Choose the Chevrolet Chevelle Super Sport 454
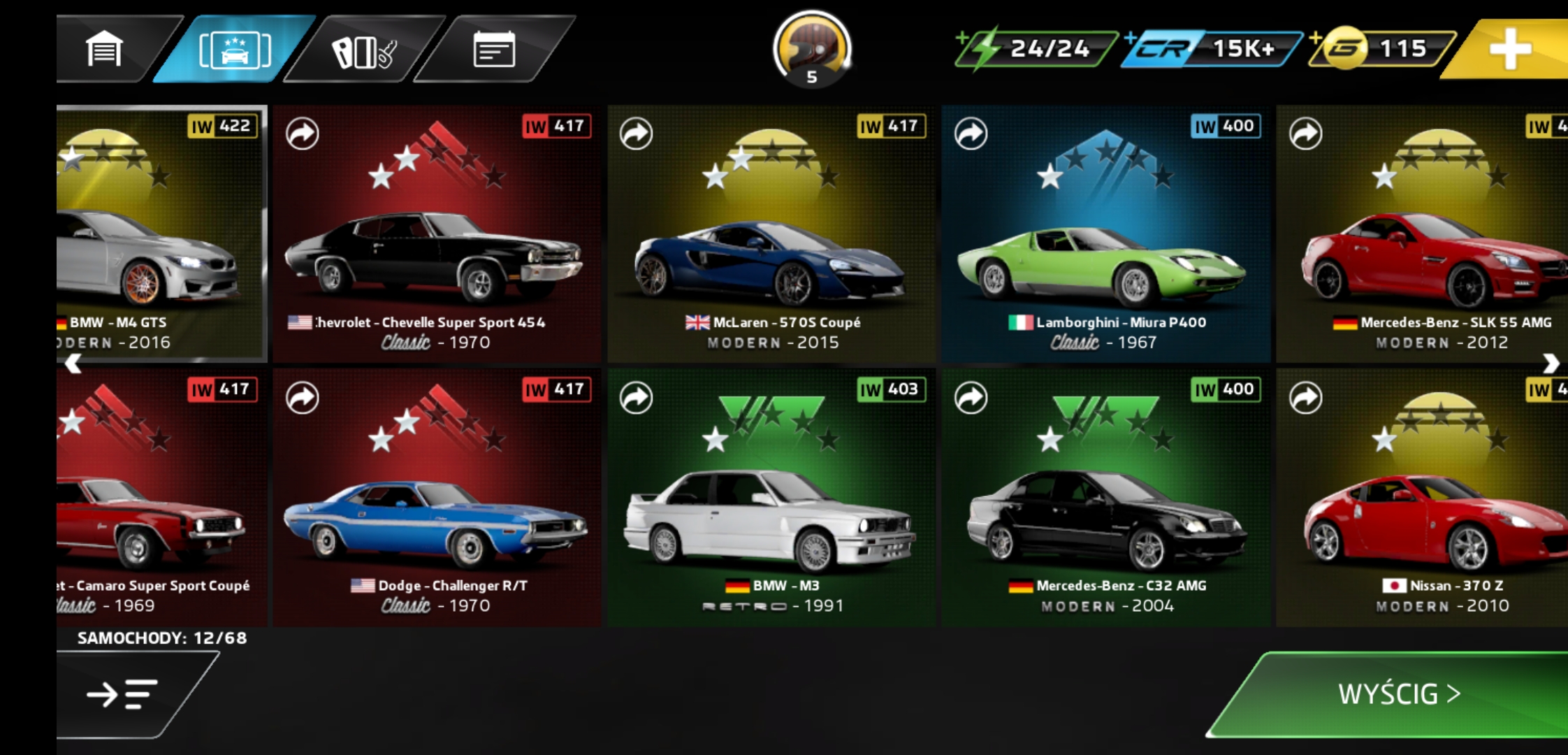 click(x=437, y=234)
